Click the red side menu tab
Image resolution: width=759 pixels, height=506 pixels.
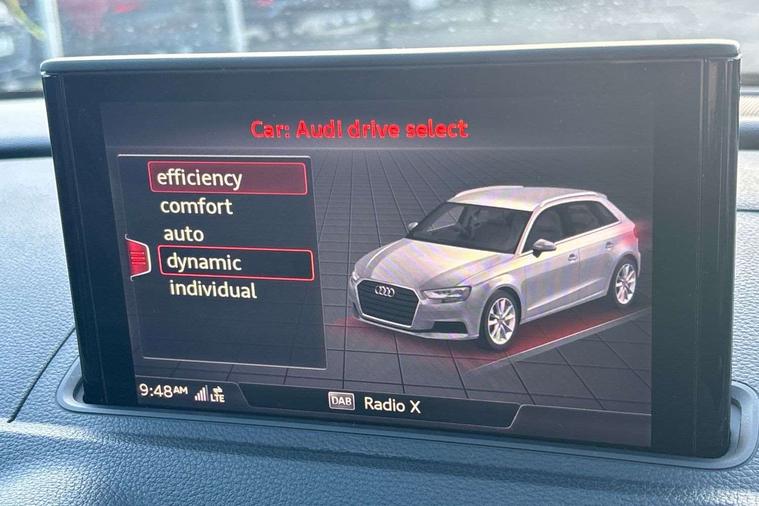point(138,258)
